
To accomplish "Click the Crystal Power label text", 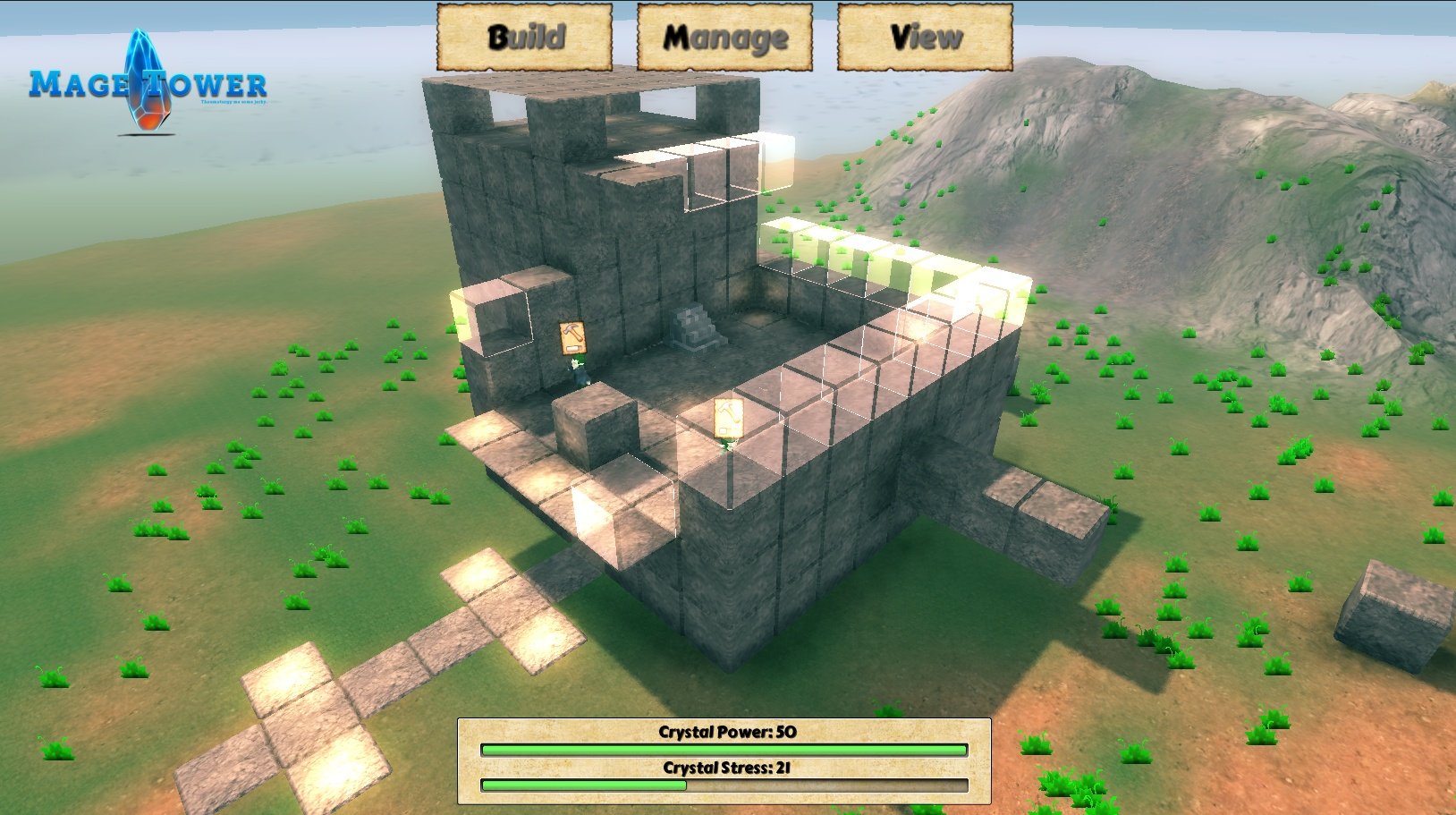I will 724,730.
